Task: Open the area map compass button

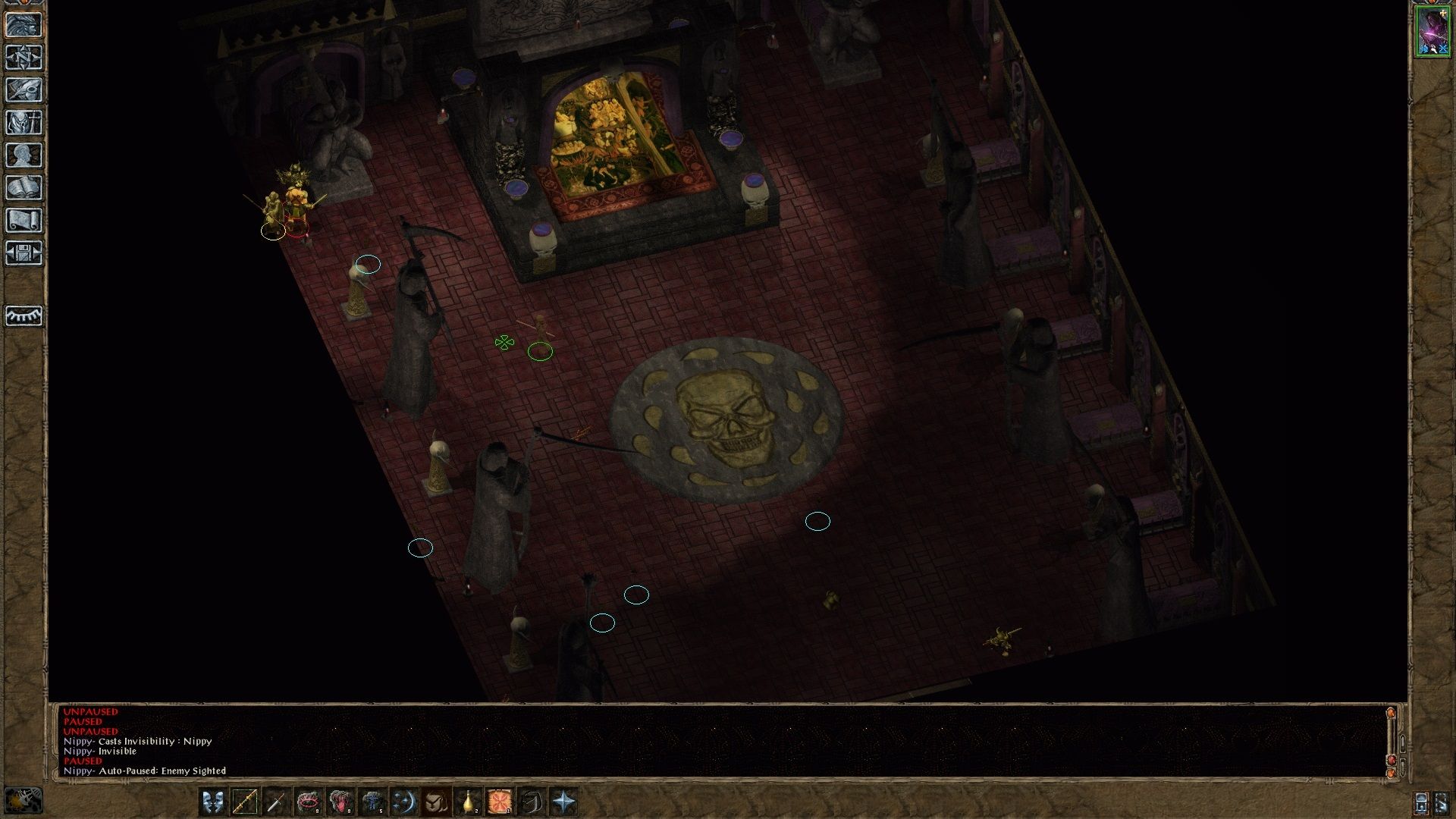Action: click(24, 57)
